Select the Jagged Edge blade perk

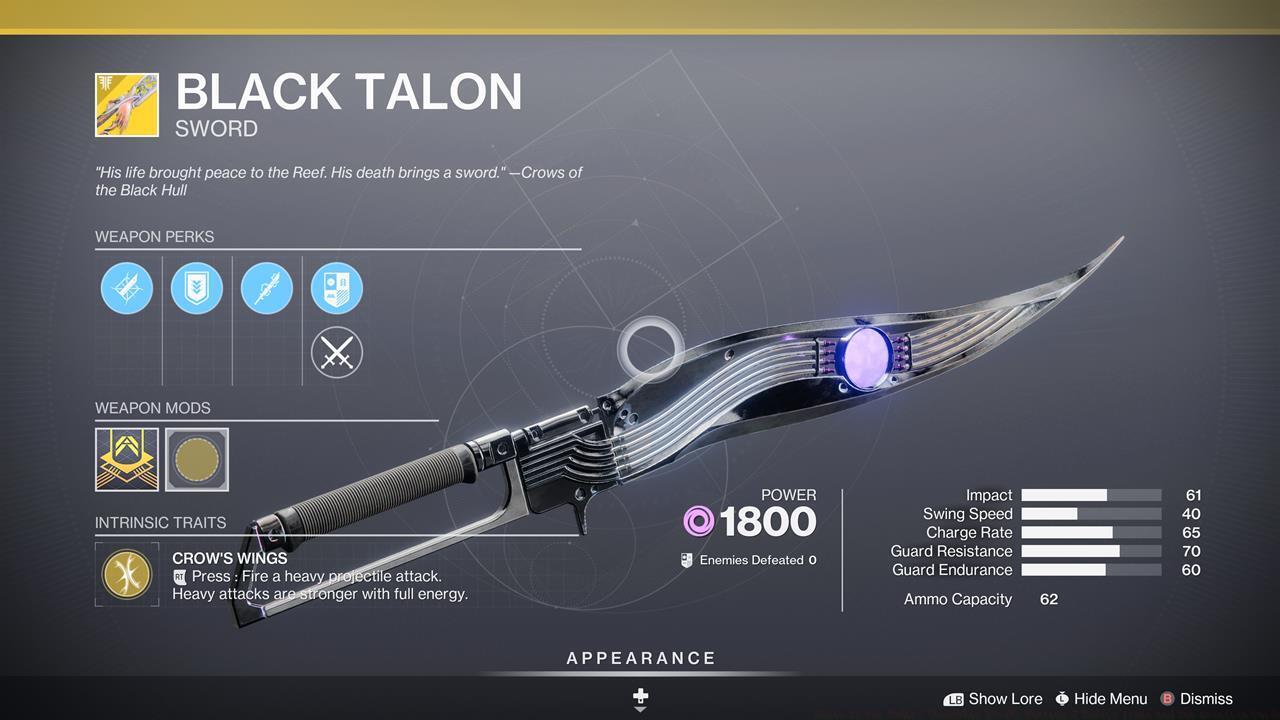(127, 288)
